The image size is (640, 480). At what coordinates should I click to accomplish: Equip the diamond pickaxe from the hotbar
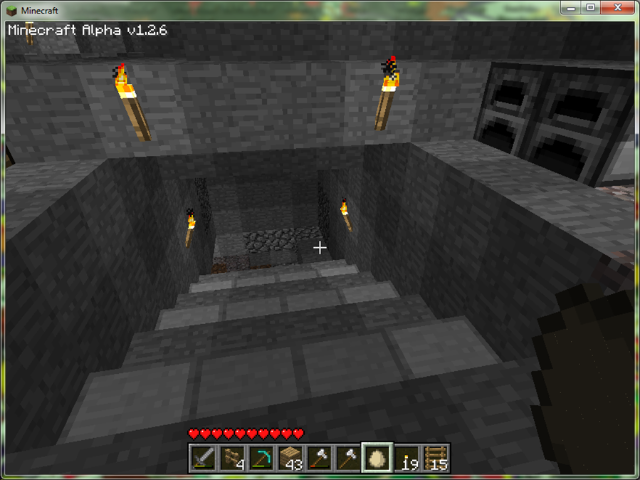(x=262, y=458)
